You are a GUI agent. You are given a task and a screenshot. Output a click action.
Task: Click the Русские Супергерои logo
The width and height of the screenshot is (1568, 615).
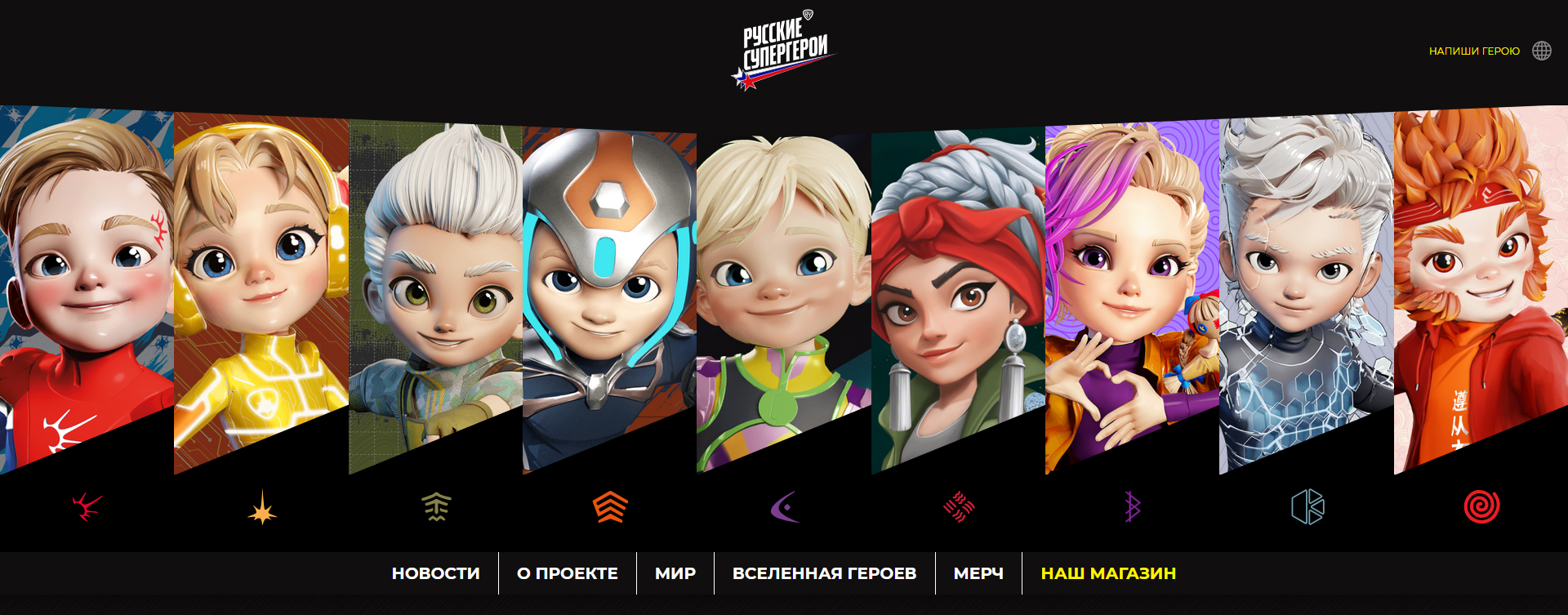(x=783, y=51)
